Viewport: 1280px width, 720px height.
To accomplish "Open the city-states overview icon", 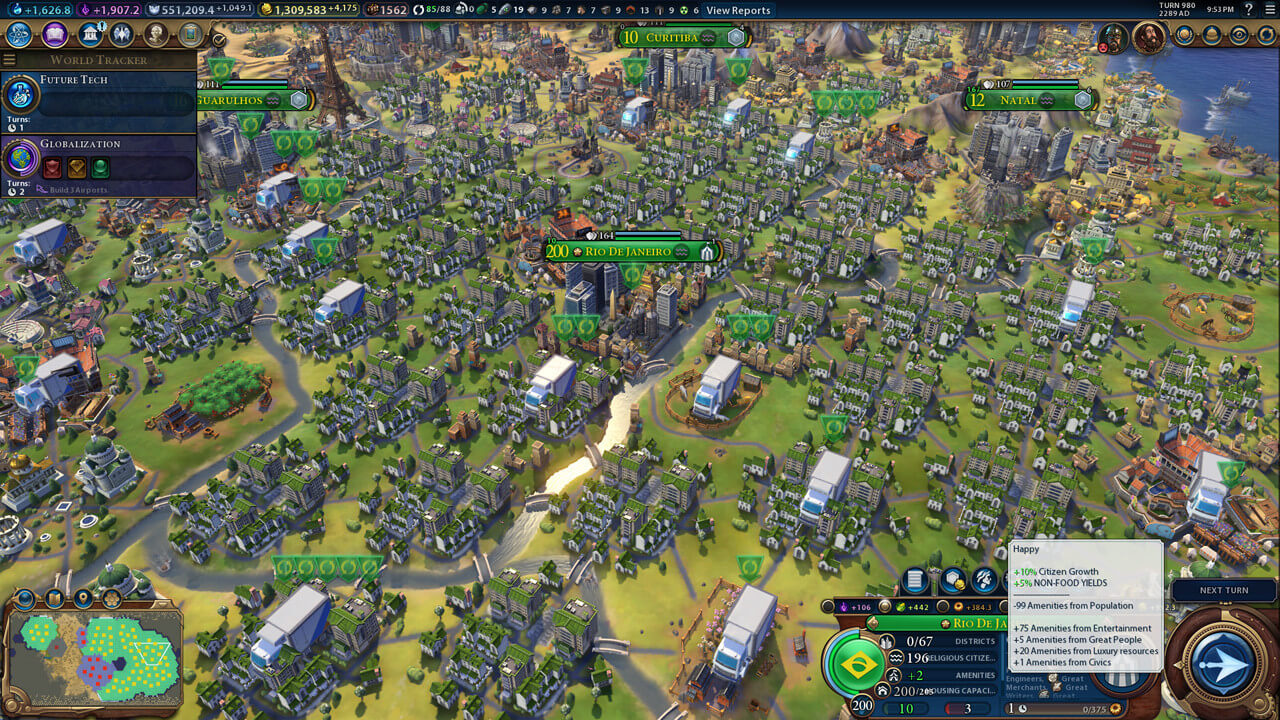I will tap(1185, 35).
